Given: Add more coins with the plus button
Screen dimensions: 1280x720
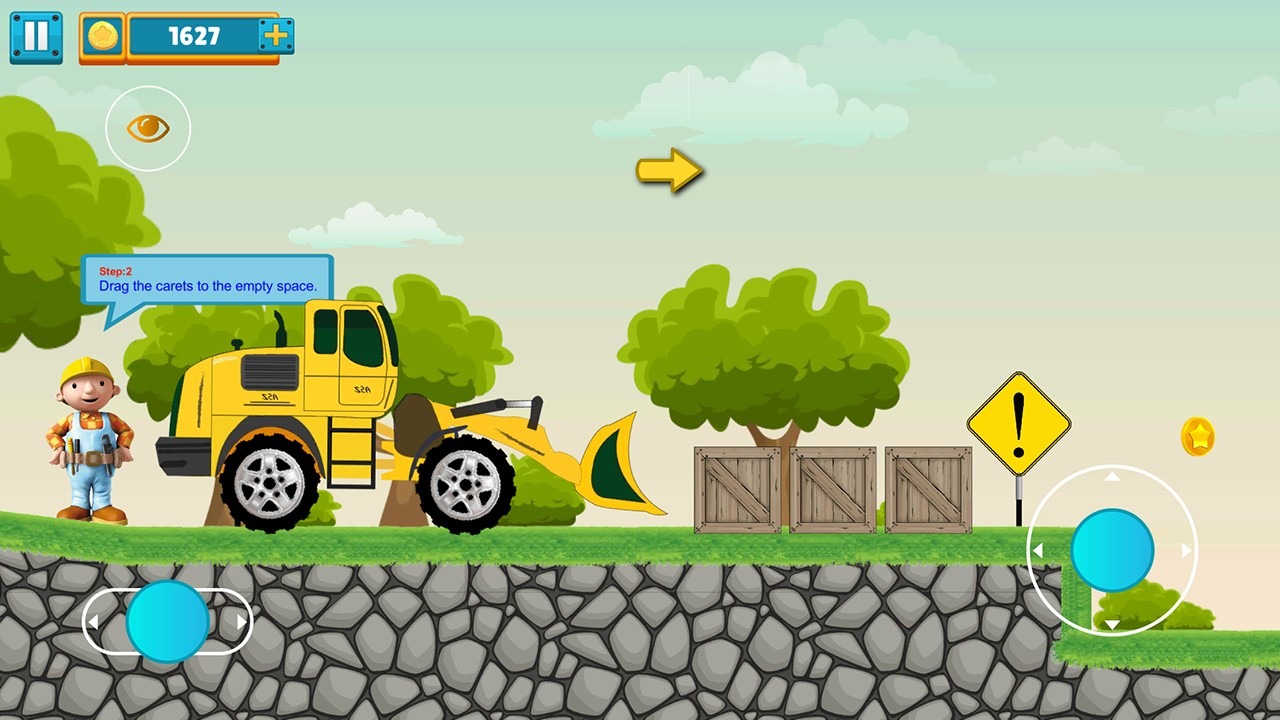Looking at the screenshot, I should point(275,37).
